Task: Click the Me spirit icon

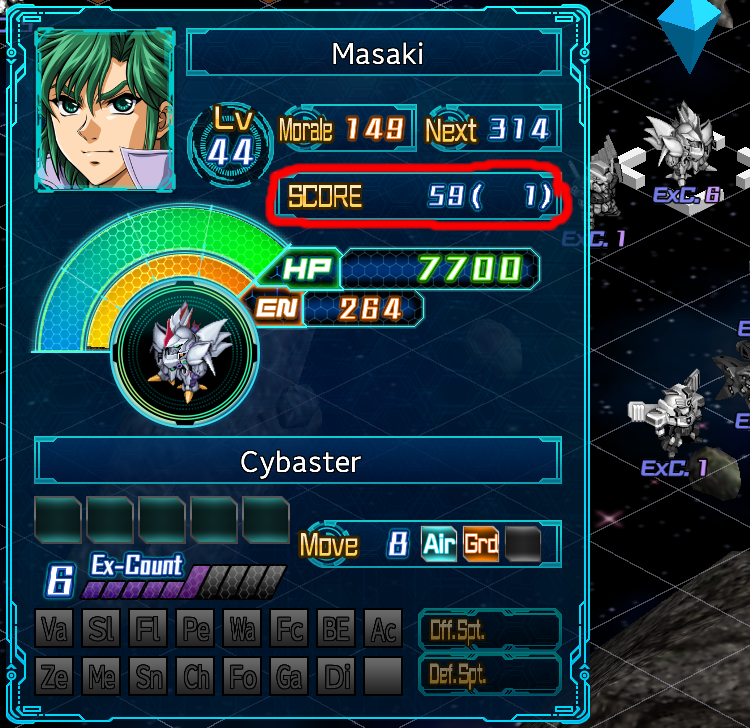Action: pos(102,677)
